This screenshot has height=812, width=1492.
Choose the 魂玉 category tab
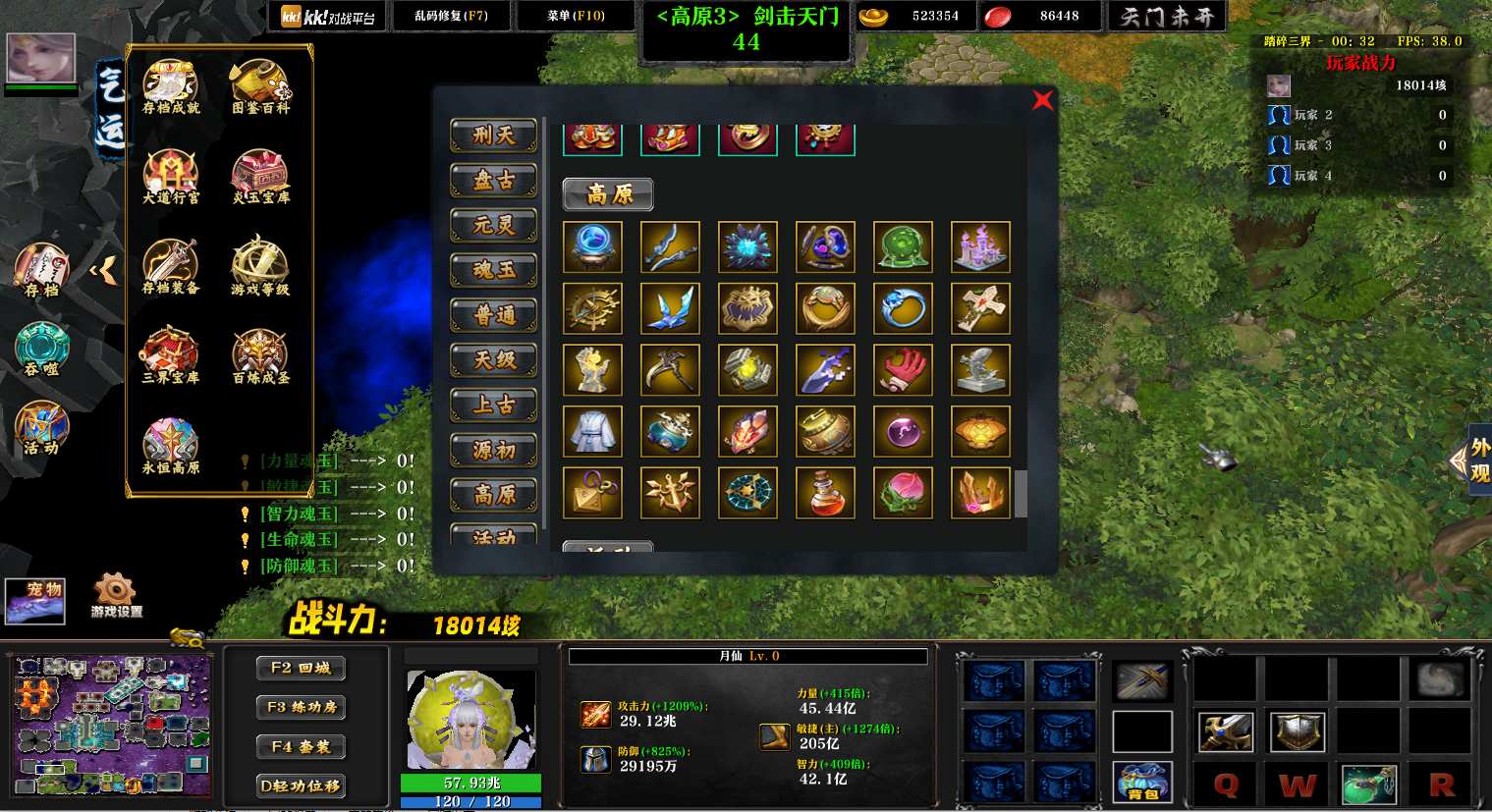(x=493, y=270)
